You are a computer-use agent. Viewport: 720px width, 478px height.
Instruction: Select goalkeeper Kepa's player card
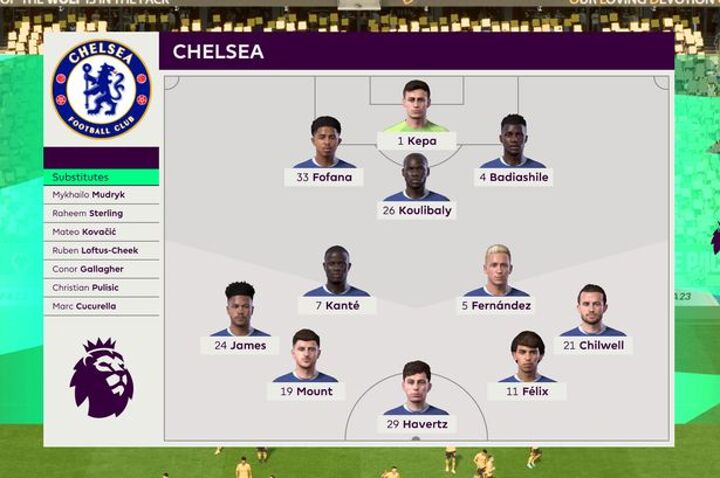click(x=416, y=122)
